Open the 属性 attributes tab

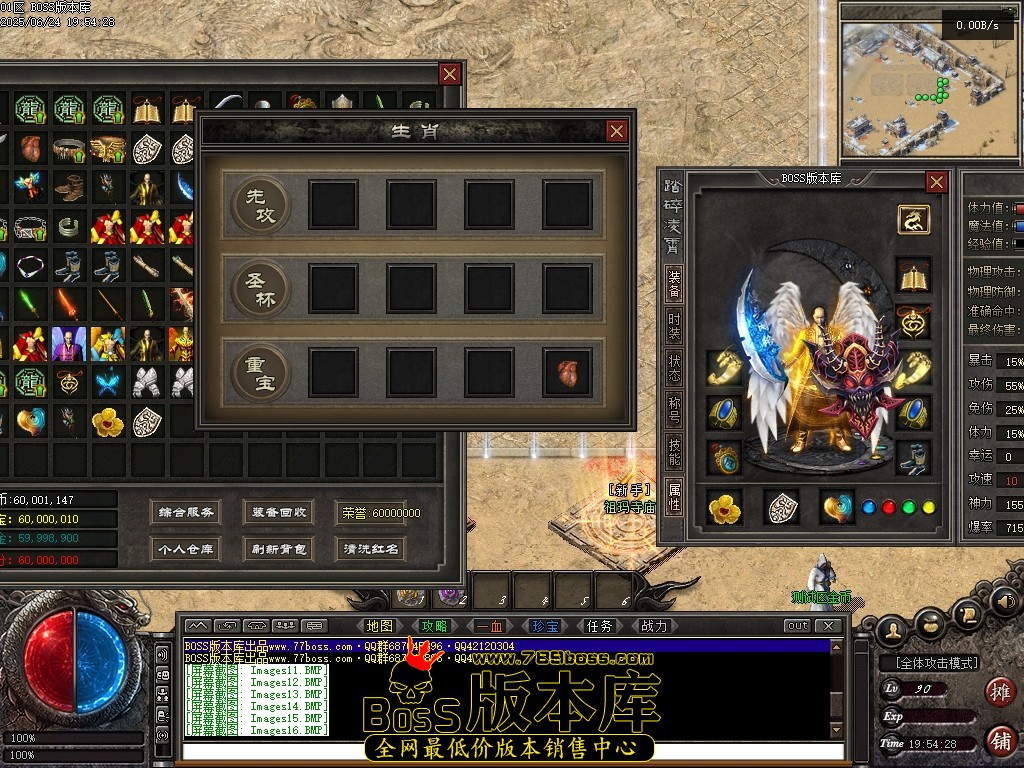tap(675, 496)
